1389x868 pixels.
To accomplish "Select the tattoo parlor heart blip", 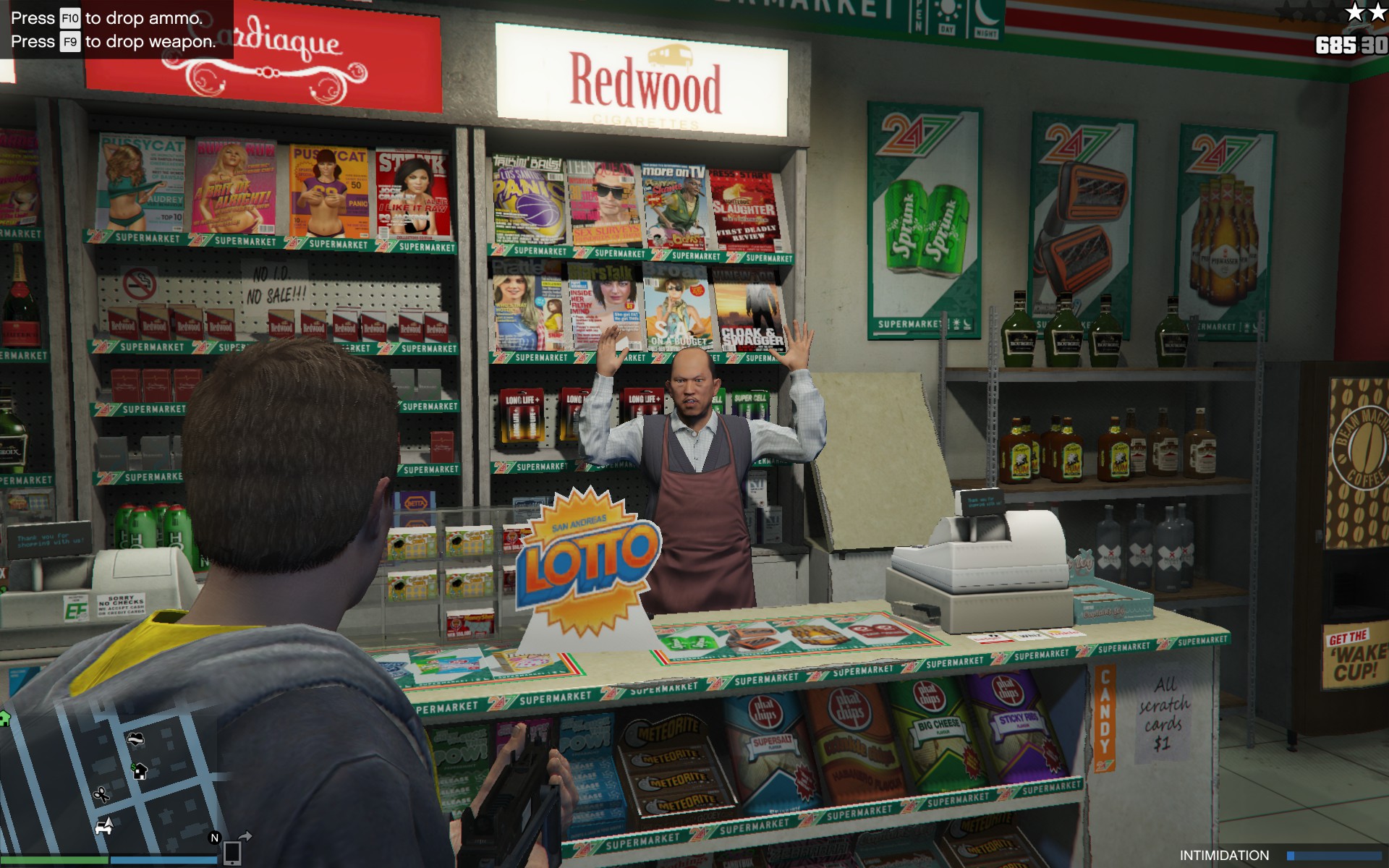I will point(135,739).
